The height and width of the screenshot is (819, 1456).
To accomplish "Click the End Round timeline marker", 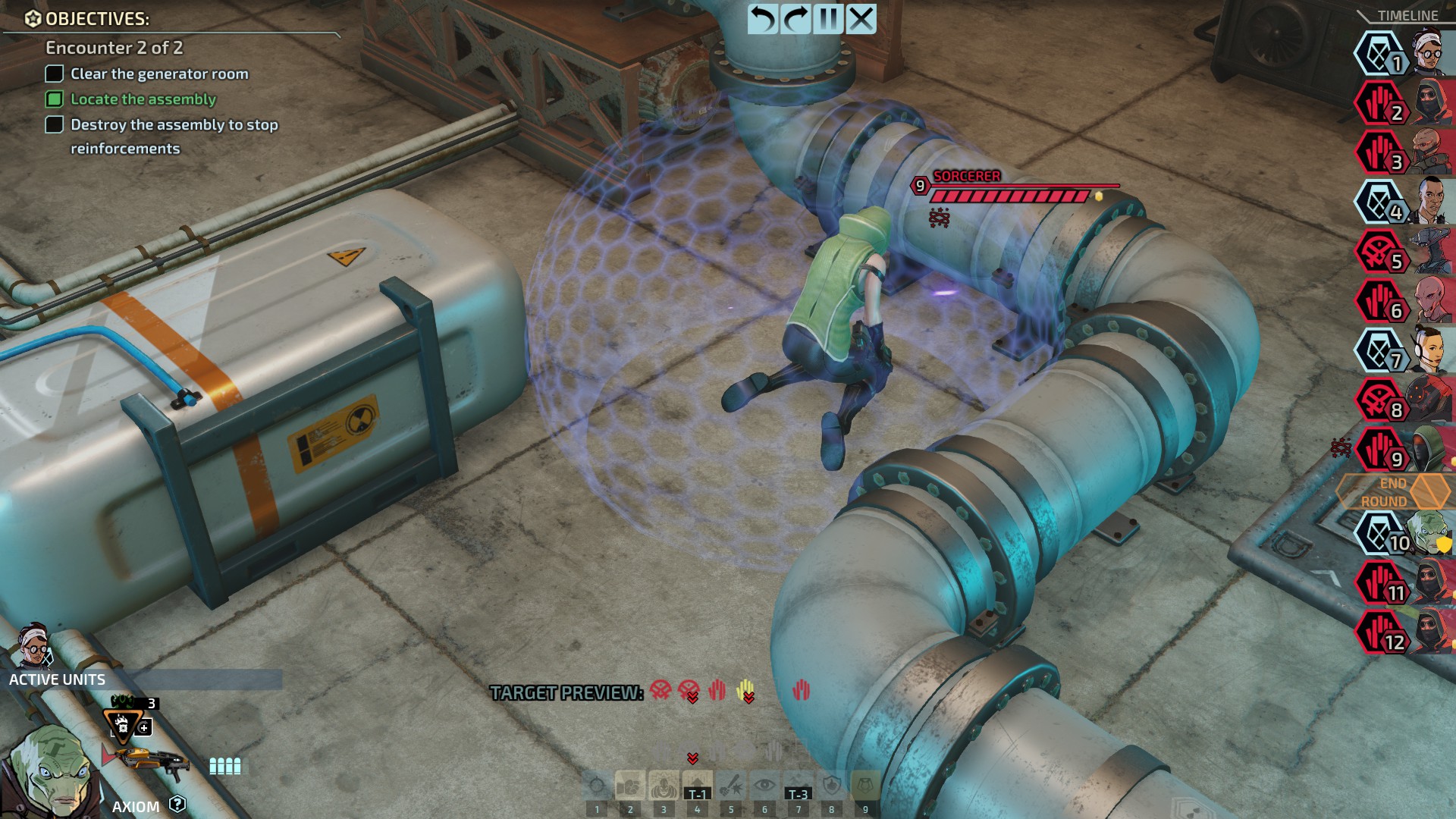I will [x=1394, y=492].
